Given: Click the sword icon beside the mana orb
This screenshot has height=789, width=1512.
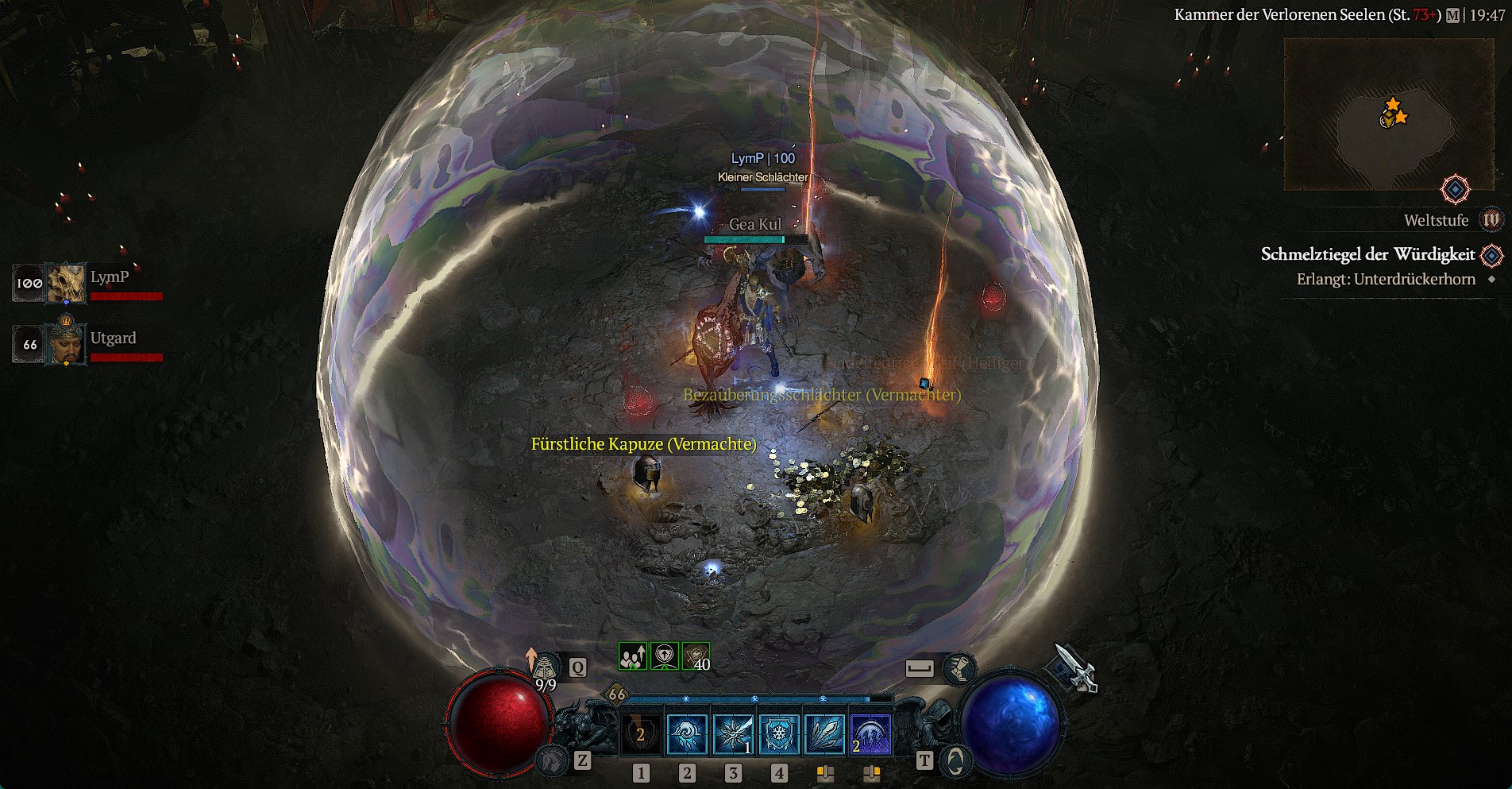Looking at the screenshot, I should [1074, 669].
